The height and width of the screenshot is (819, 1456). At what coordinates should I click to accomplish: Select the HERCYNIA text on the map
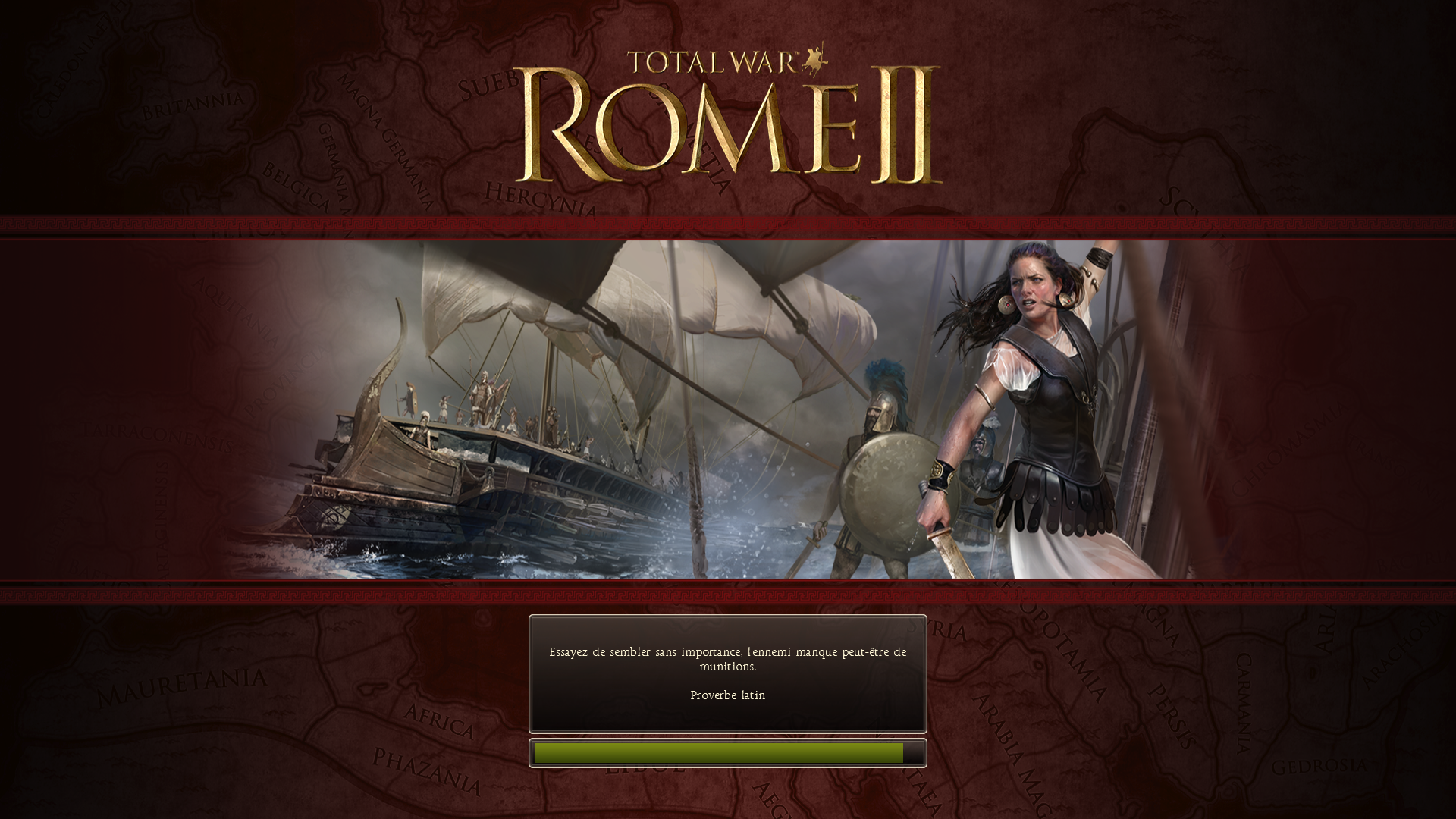pyautogui.click(x=540, y=199)
